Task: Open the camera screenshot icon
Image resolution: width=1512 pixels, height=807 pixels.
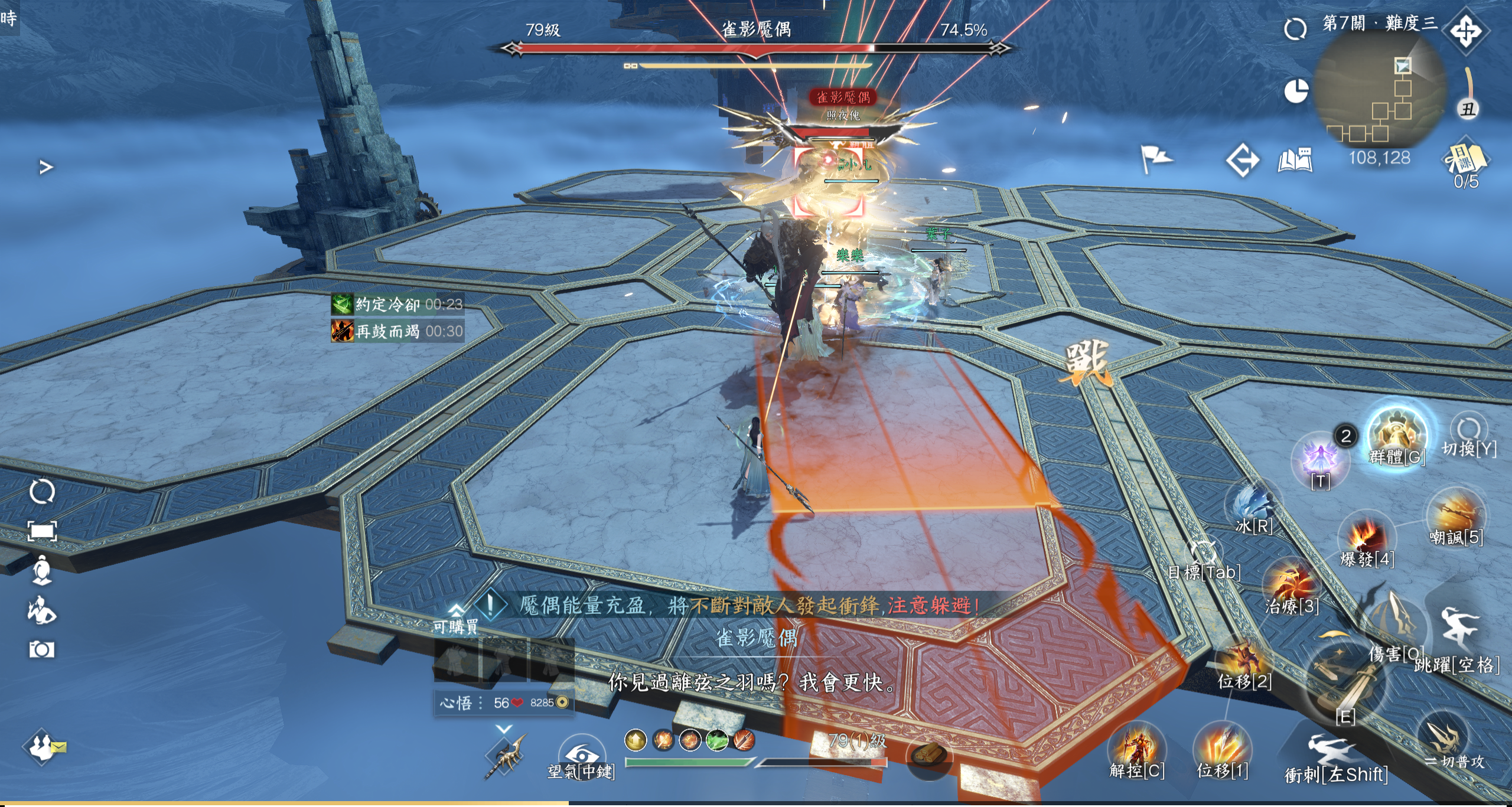Action: (x=41, y=650)
